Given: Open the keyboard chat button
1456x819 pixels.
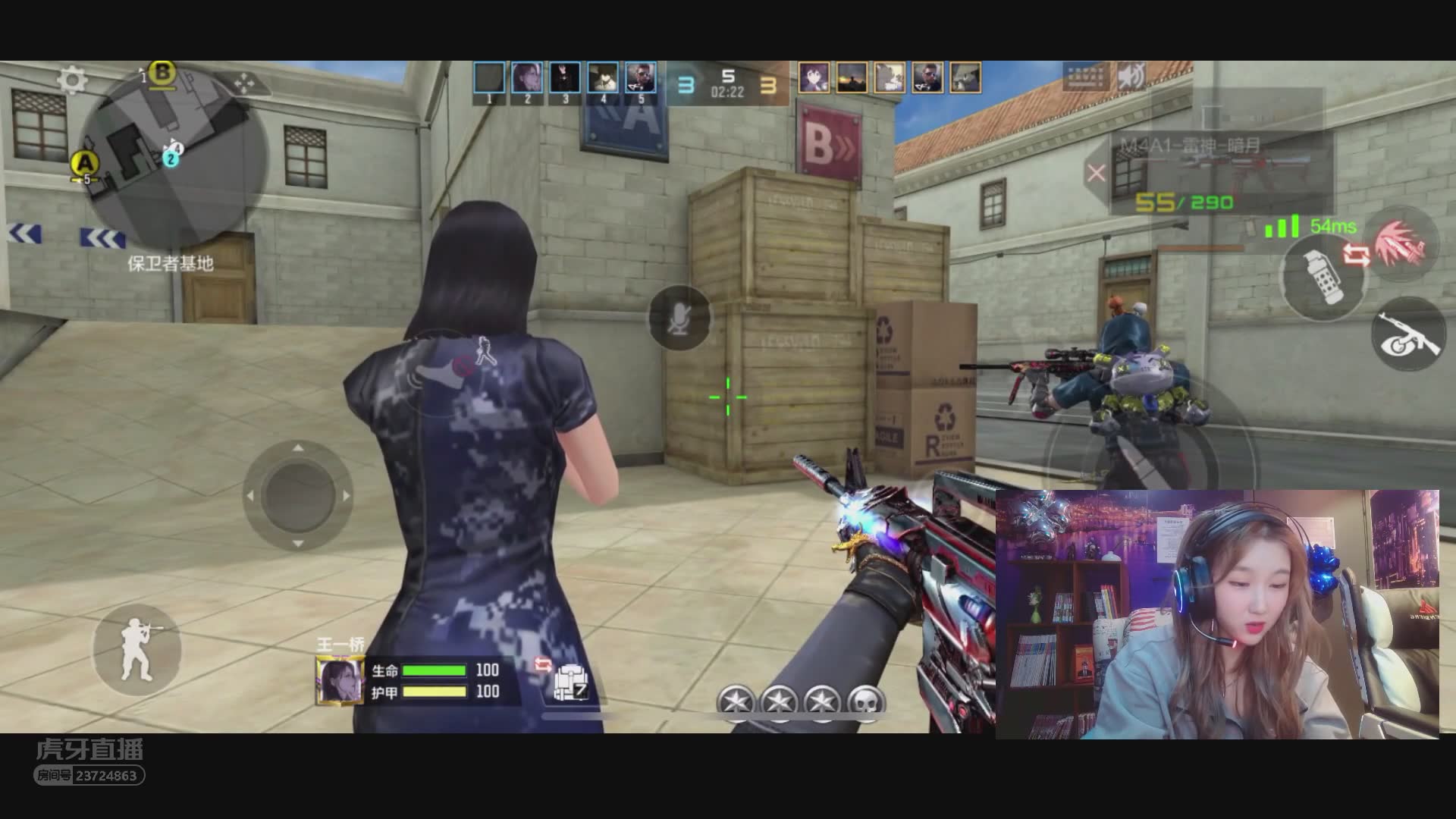Looking at the screenshot, I should pos(1086,77).
